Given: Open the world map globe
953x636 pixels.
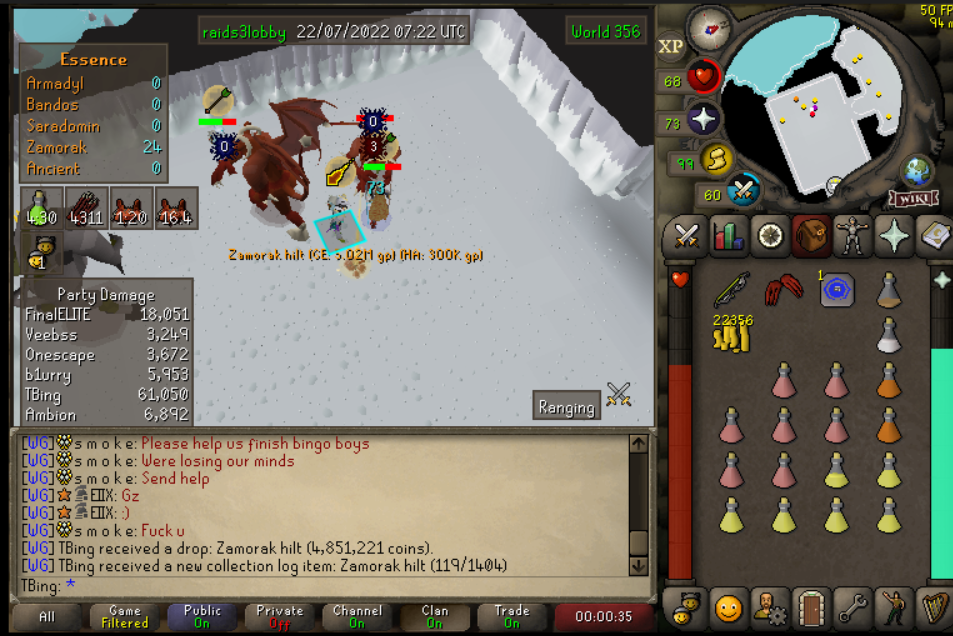Looking at the screenshot, I should point(916,171).
